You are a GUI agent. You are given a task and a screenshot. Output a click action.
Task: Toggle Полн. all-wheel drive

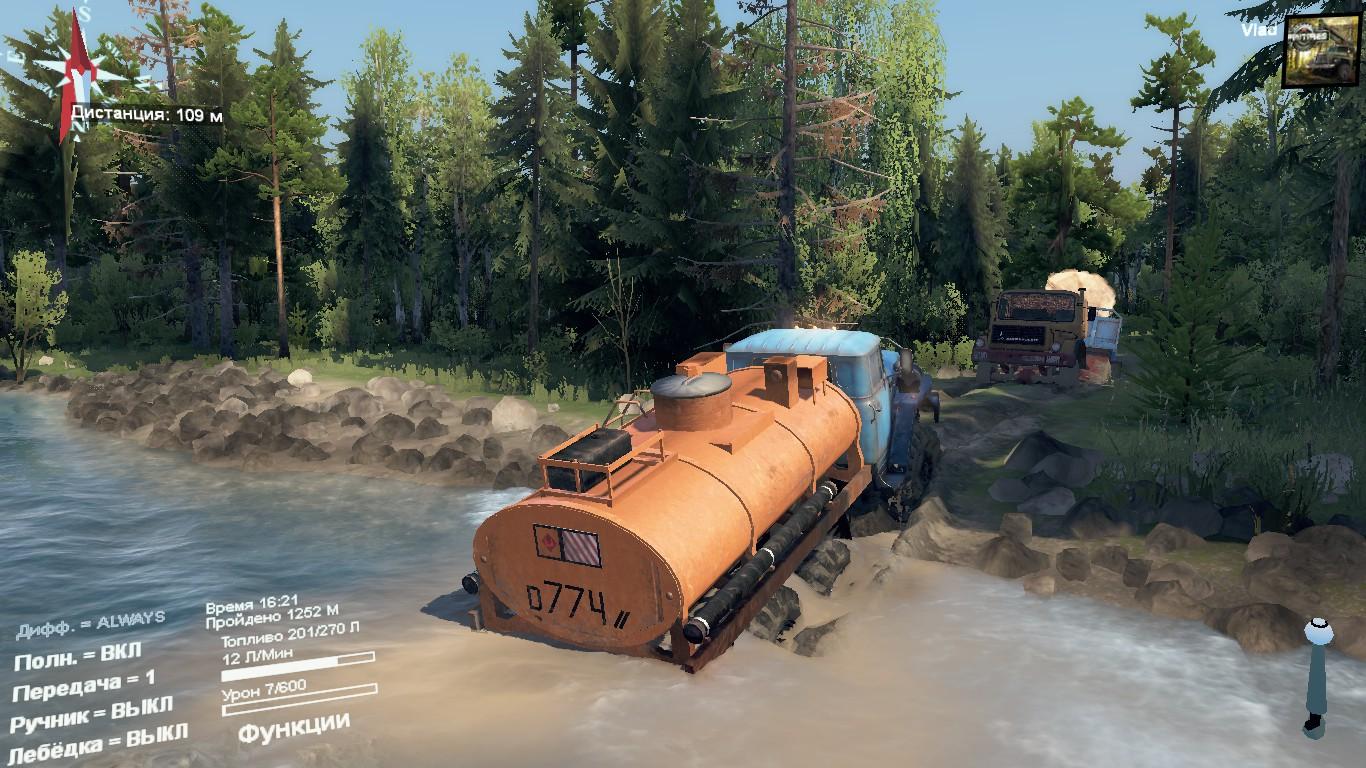tap(77, 657)
